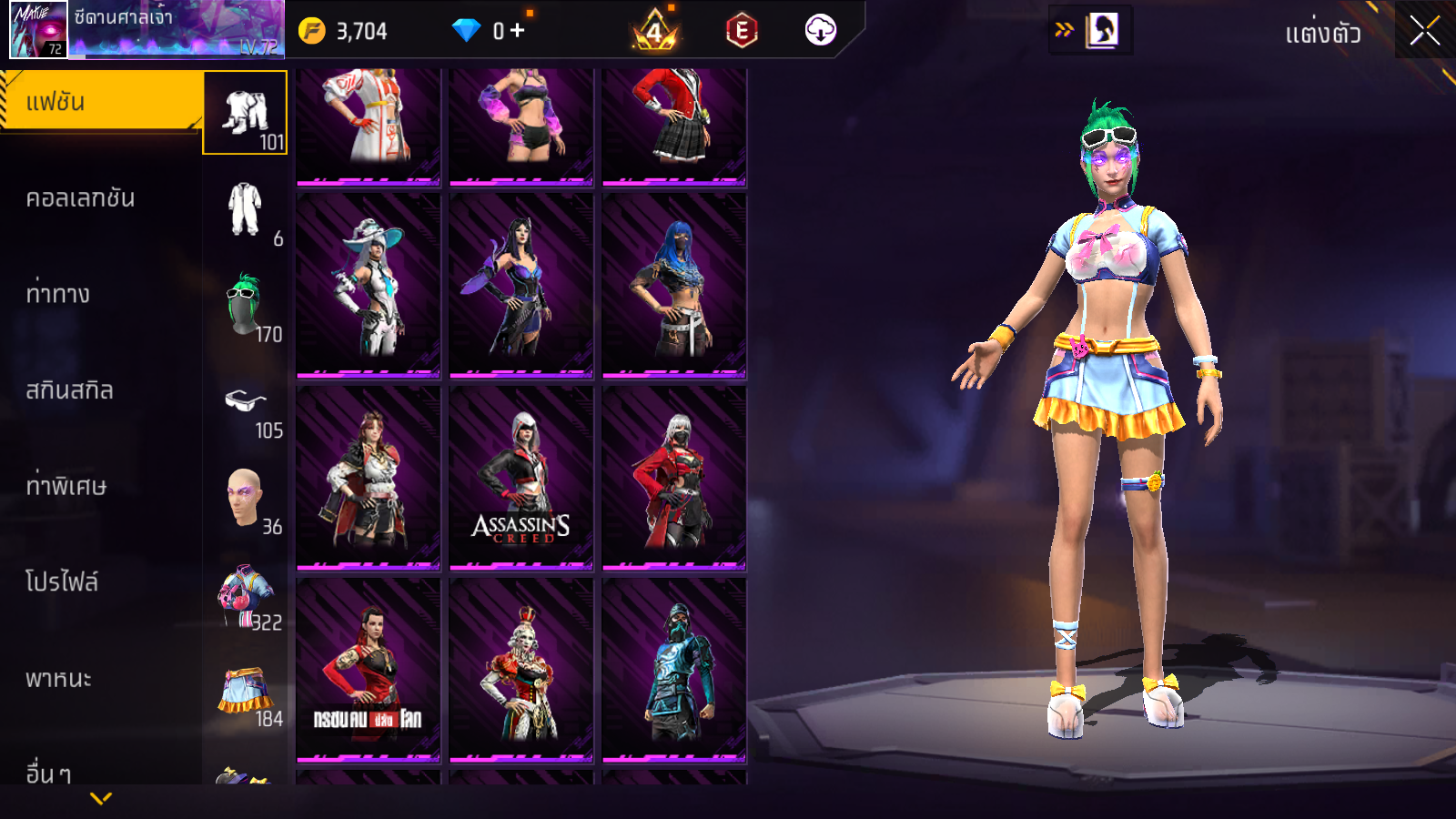
Task: Select the bald face category icon
Action: [x=245, y=498]
